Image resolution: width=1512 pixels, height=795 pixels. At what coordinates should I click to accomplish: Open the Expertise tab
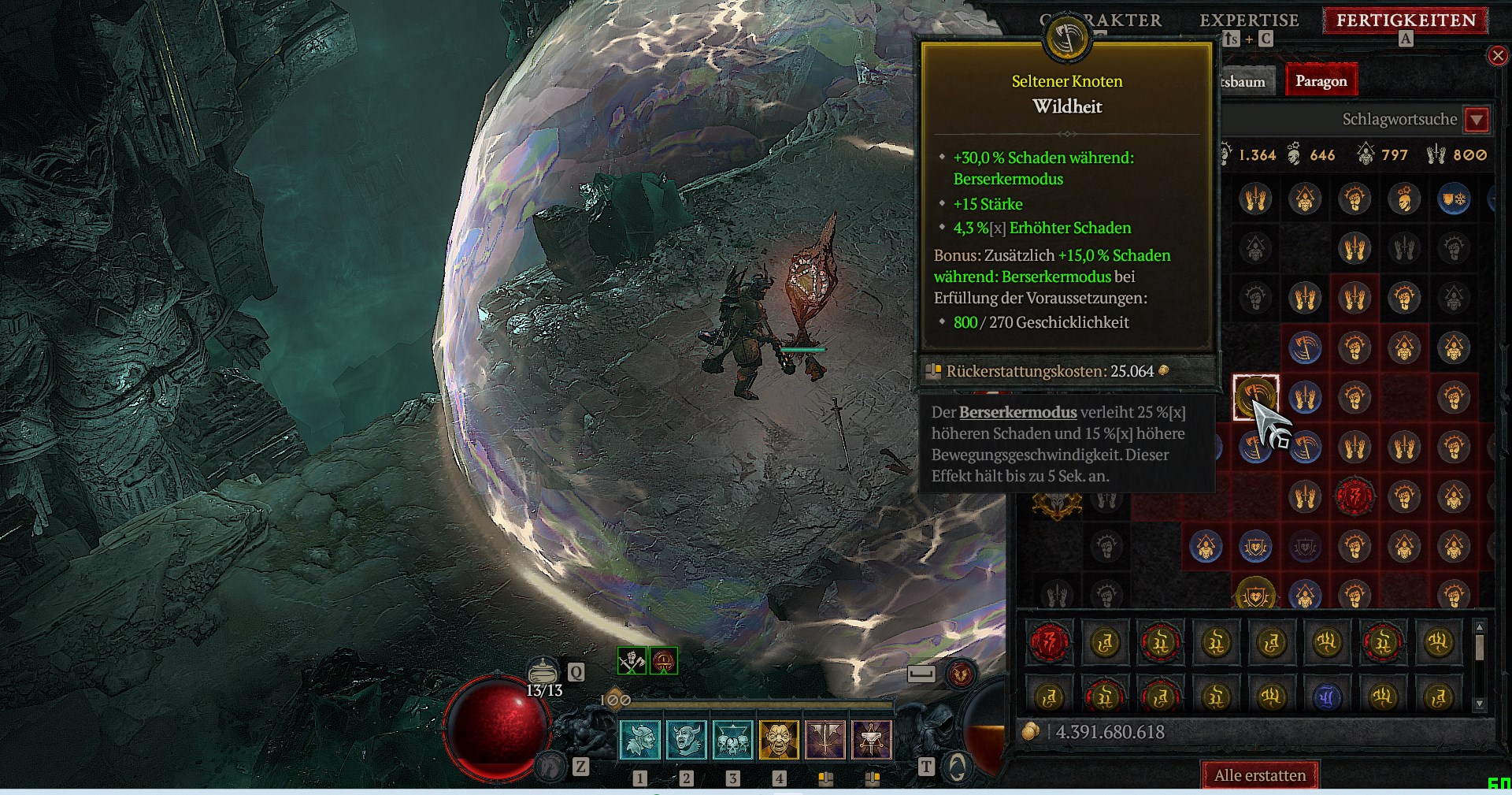(x=1248, y=20)
